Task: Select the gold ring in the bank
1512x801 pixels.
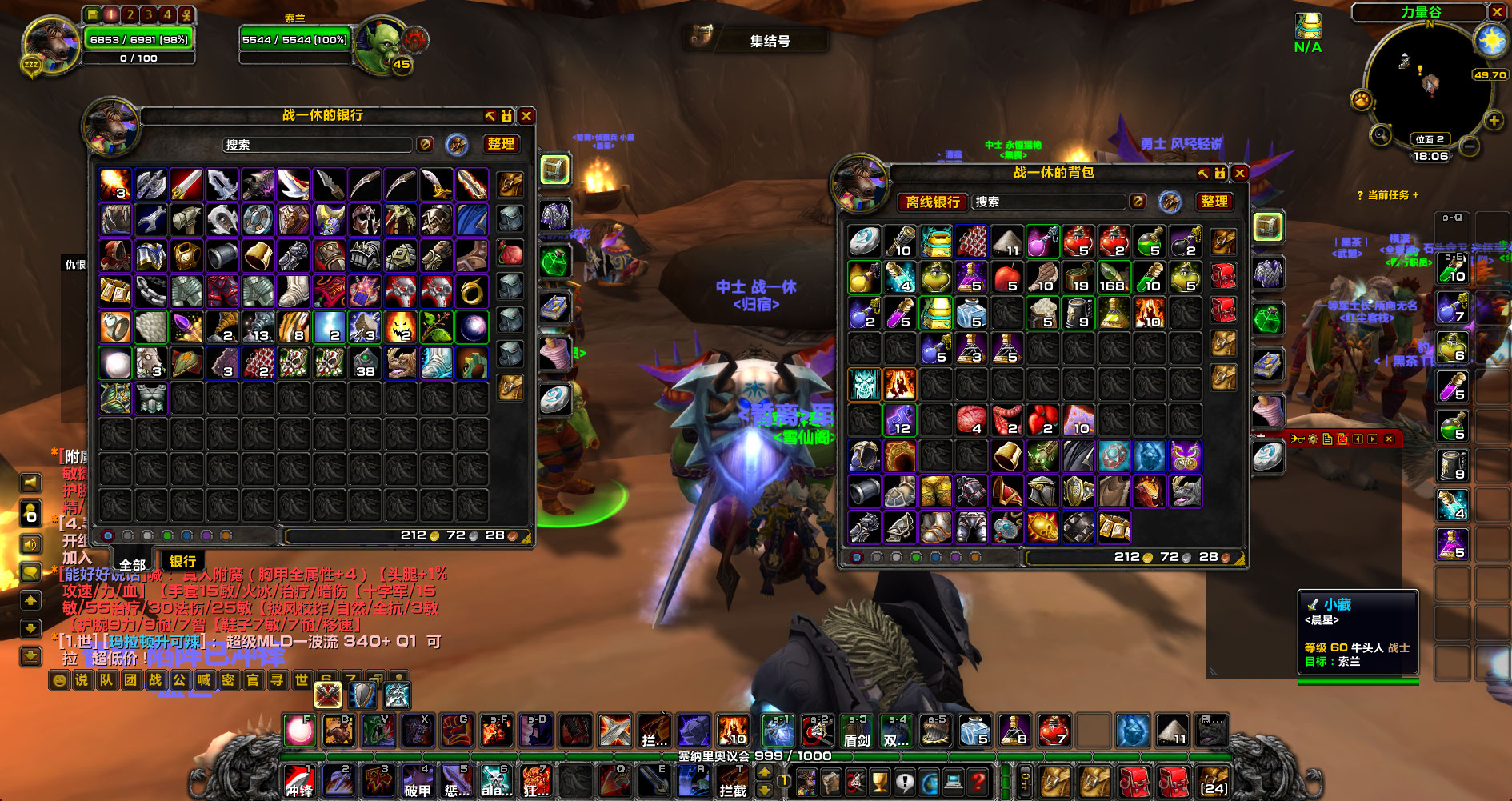Action: 472,291
